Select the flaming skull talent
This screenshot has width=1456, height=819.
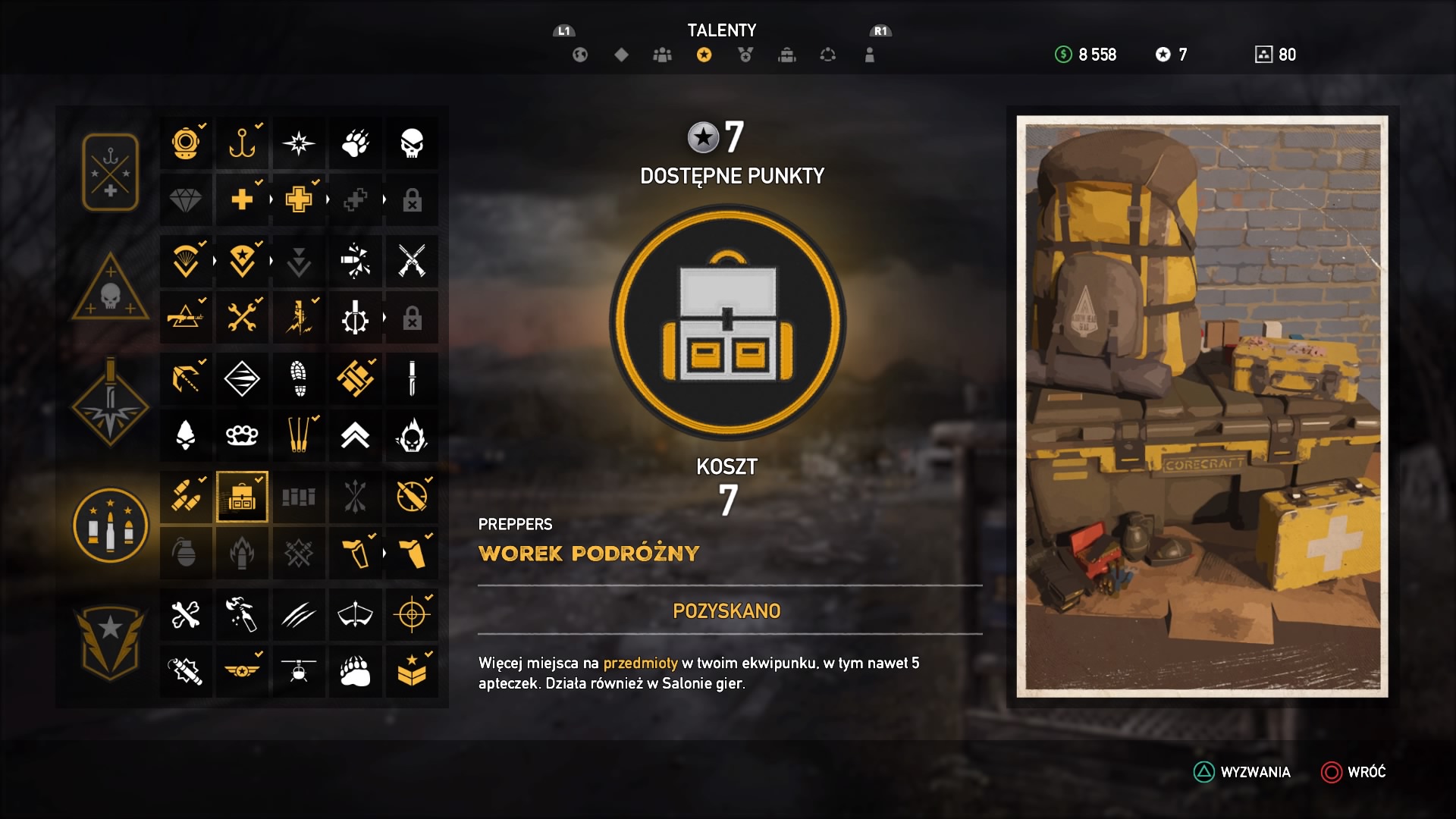tap(412, 435)
